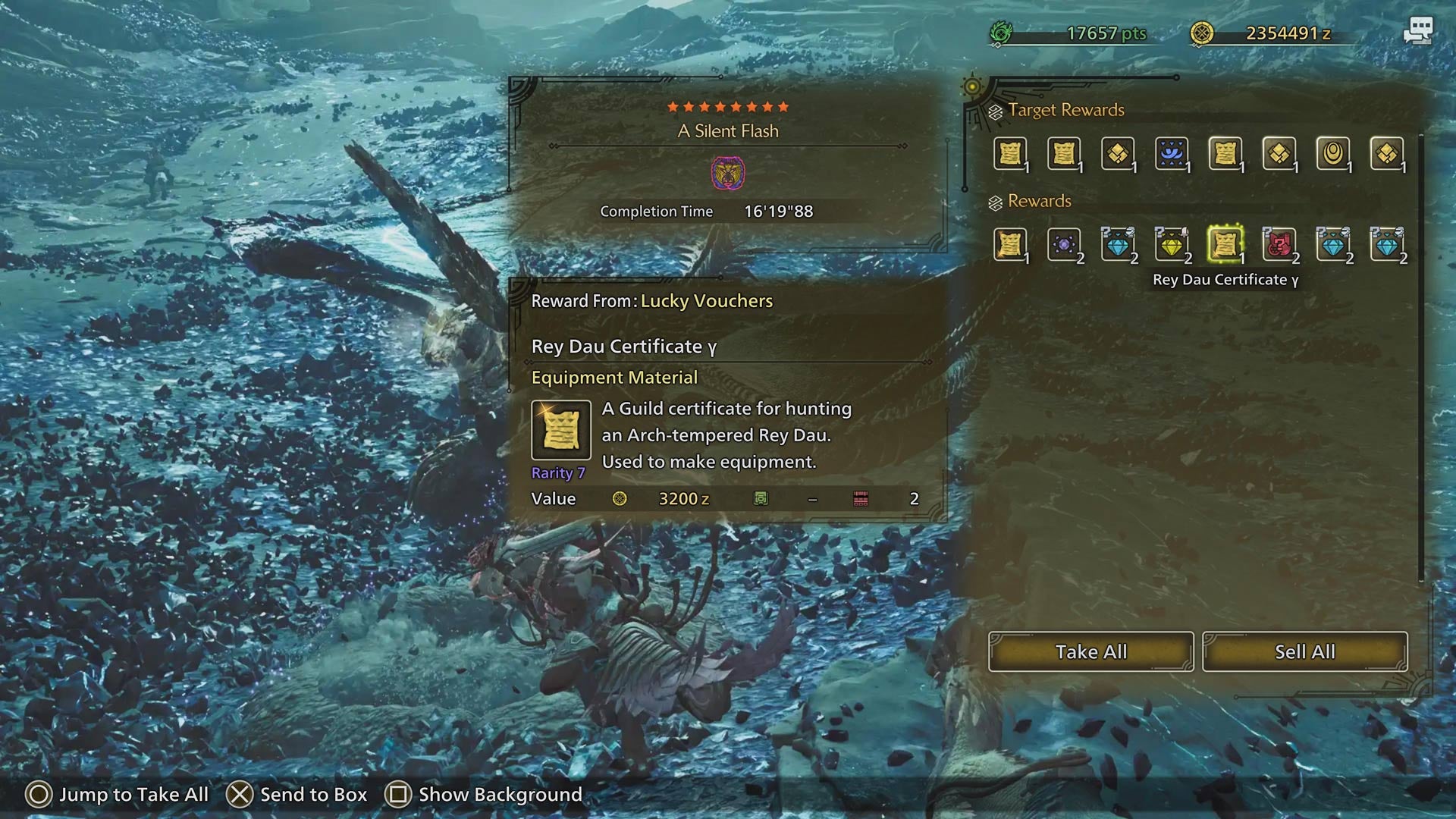Select the yellow gemstone mystery reward
The height and width of the screenshot is (819, 1456).
click(x=1172, y=244)
